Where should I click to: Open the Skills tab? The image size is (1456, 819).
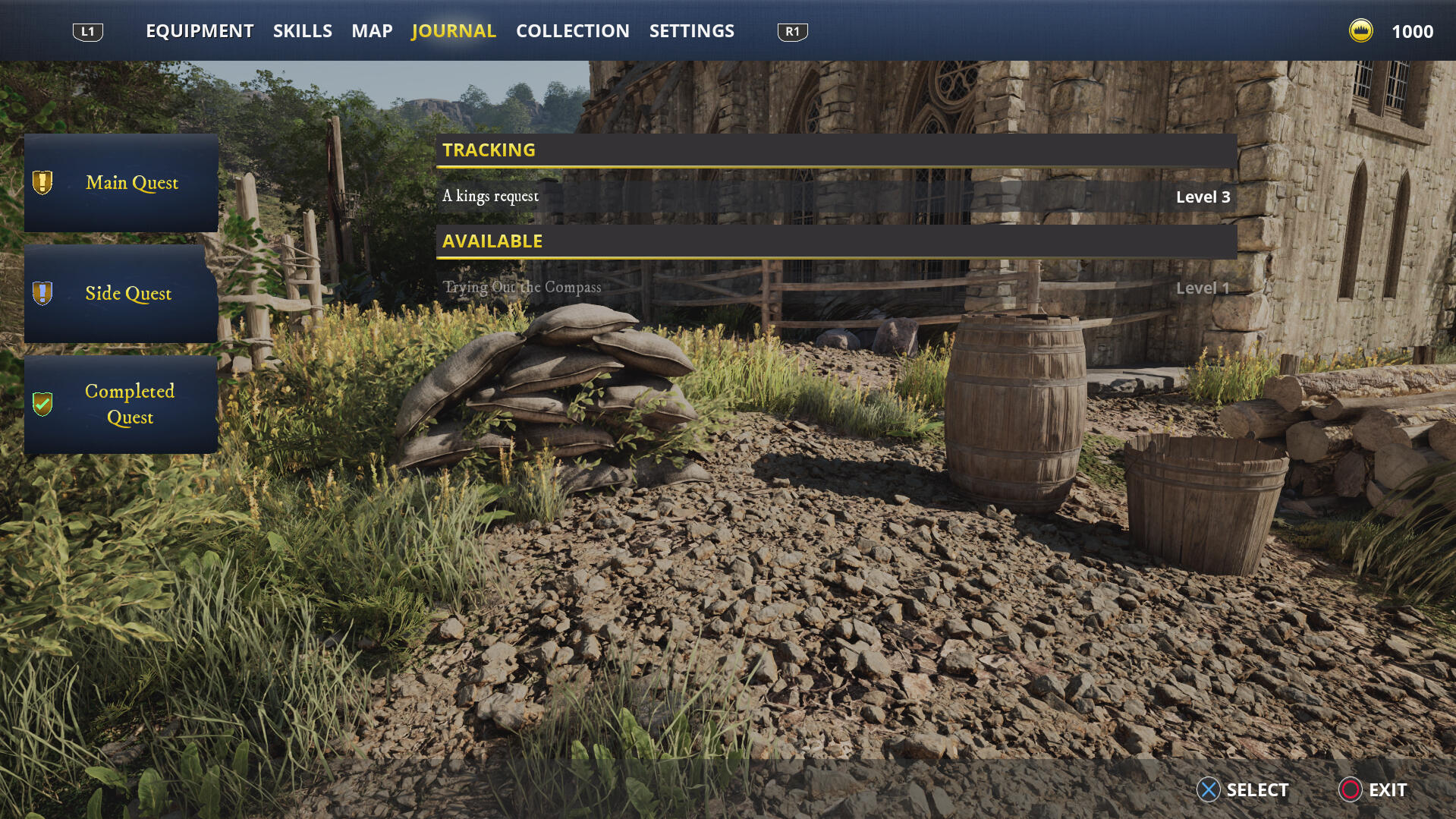coord(302,31)
